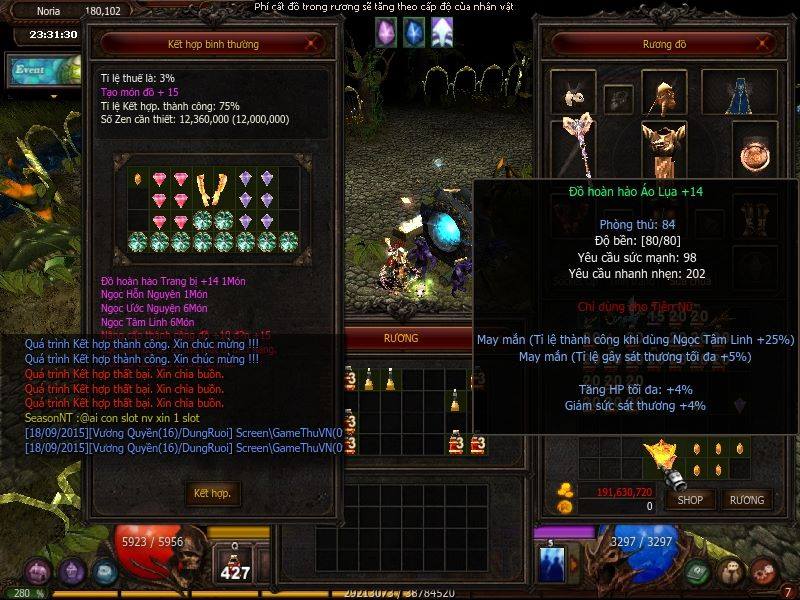This screenshot has width=800, height=600.
Task: Activate the blue skill slot near mana orb
Action: point(552,563)
